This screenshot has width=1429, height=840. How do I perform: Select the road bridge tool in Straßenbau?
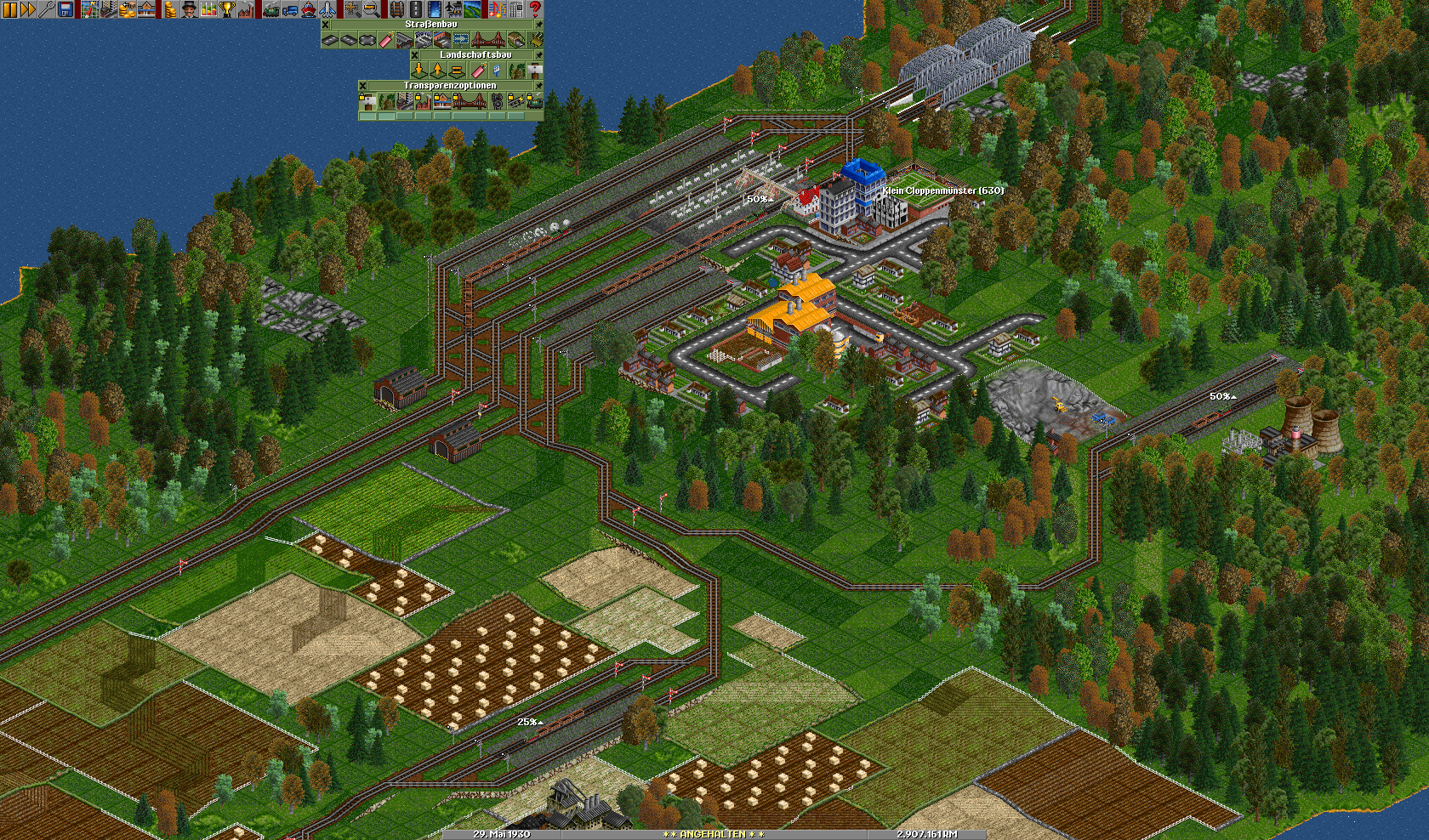487,40
